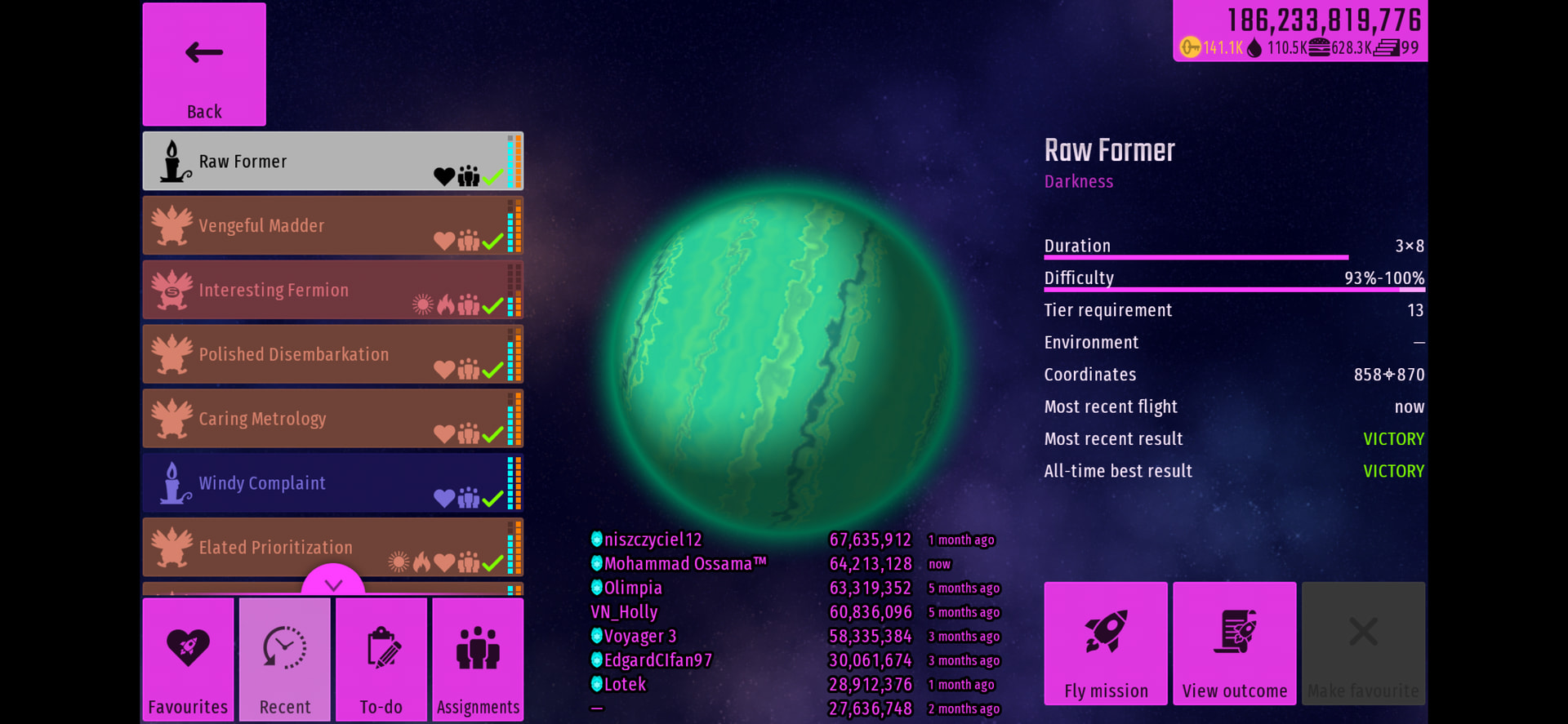Click the Olimpia leaderboard entry
Viewport: 1568px width, 724px height.
tap(633, 588)
